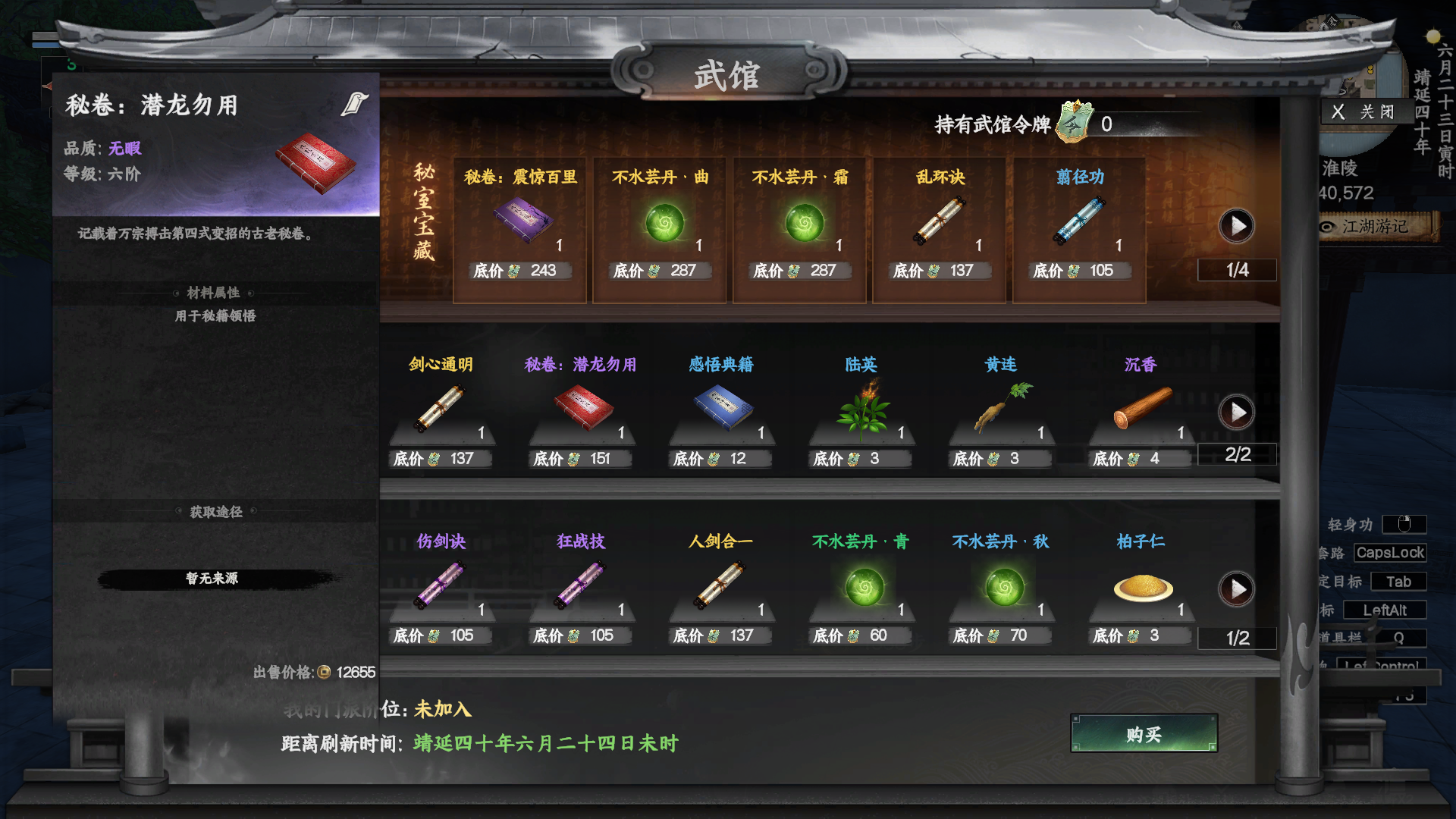Select the currently highlighted 秘卷：潜龙勿用 red book
Viewport: 1456px width, 819px height.
(x=580, y=409)
